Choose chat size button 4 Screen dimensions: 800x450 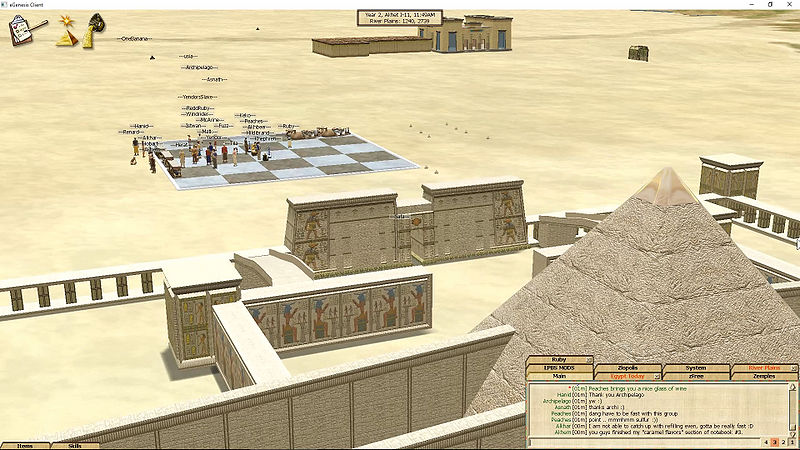(766, 441)
